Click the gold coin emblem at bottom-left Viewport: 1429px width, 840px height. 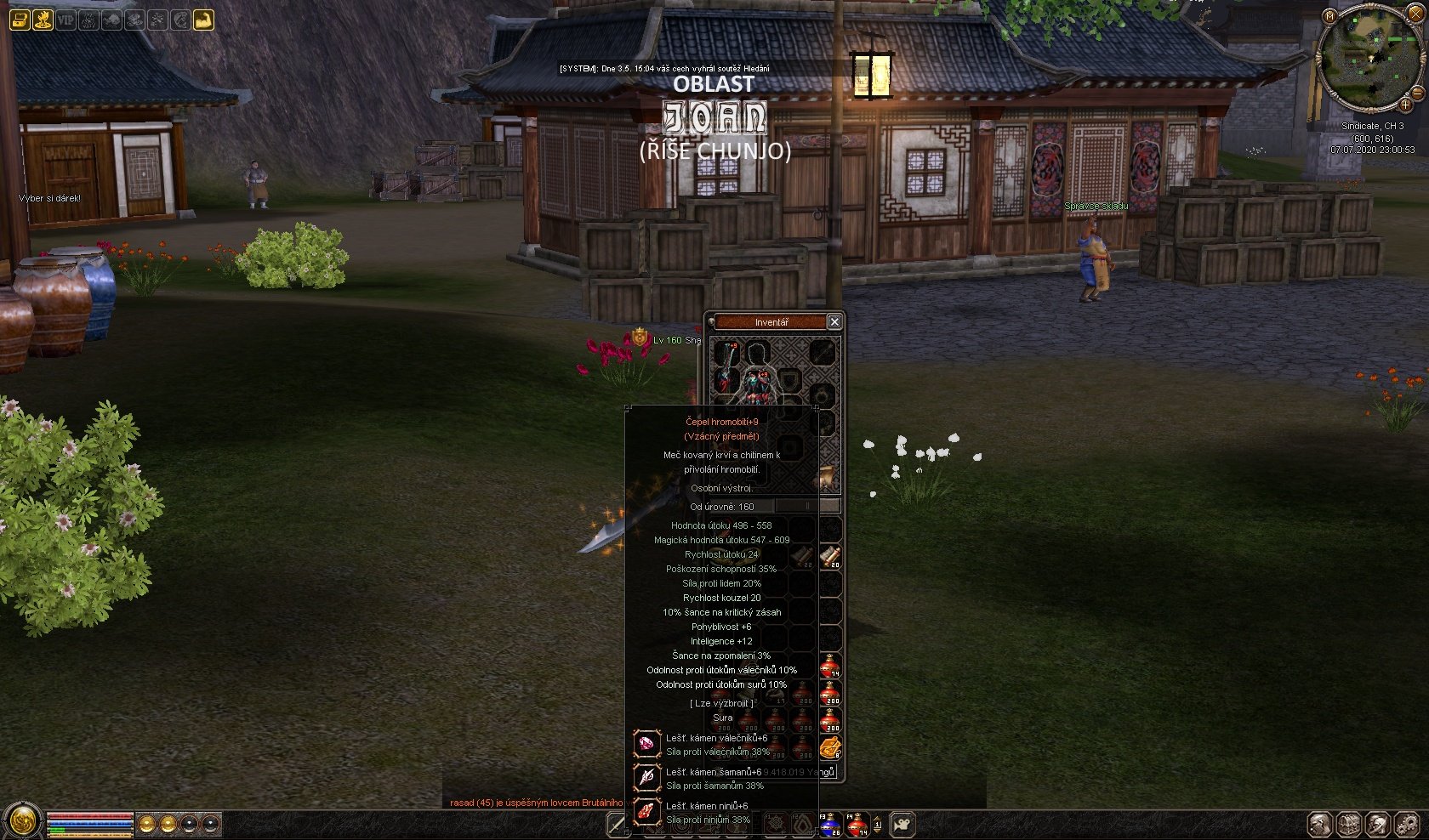23,821
